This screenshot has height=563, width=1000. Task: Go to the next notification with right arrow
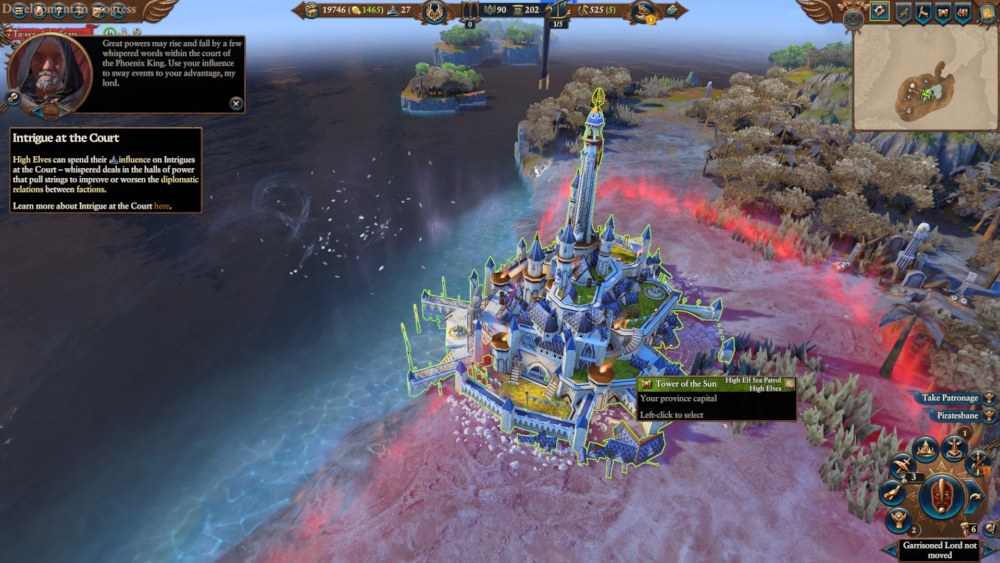click(991, 549)
